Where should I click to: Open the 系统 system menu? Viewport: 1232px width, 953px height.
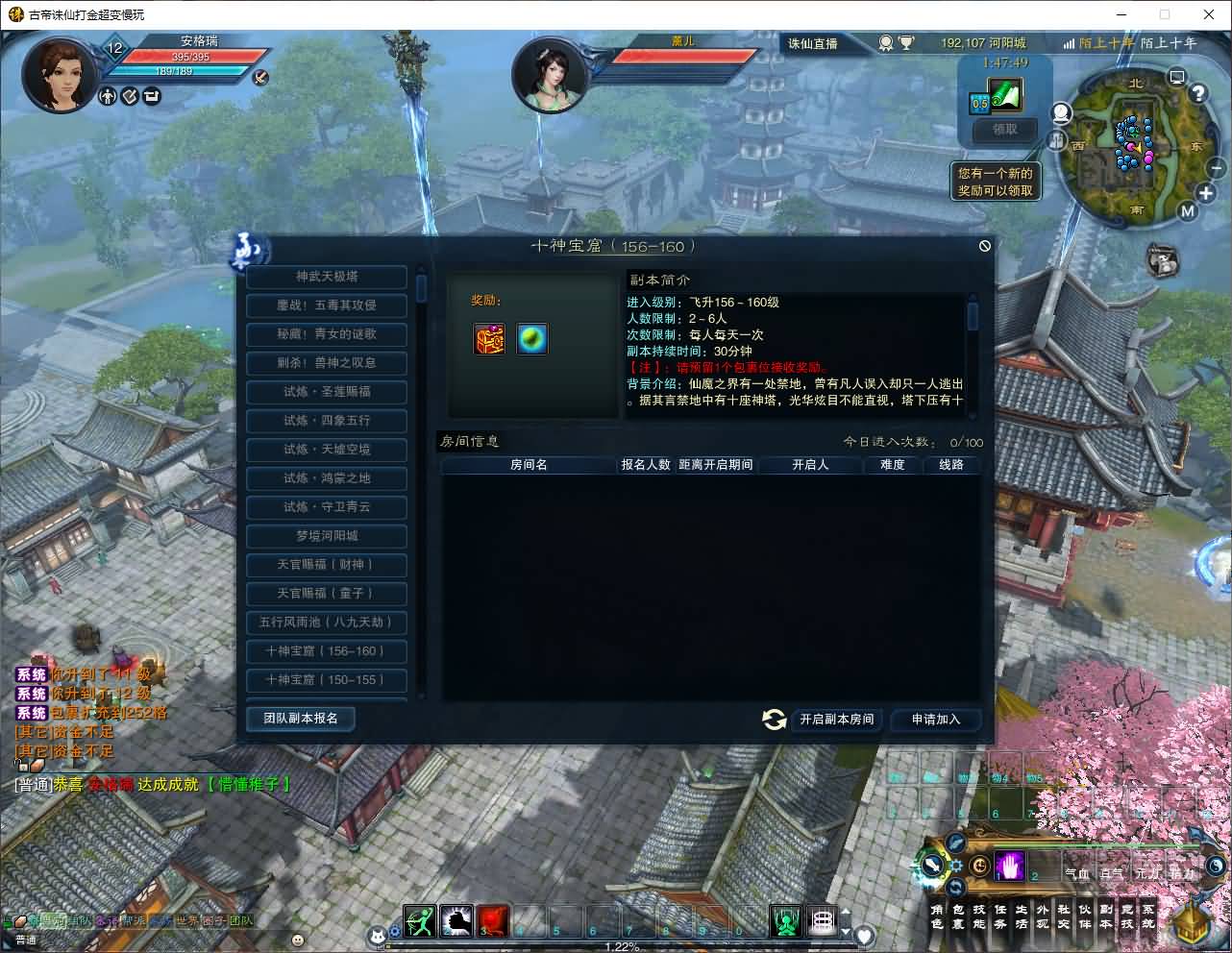coord(1146,919)
